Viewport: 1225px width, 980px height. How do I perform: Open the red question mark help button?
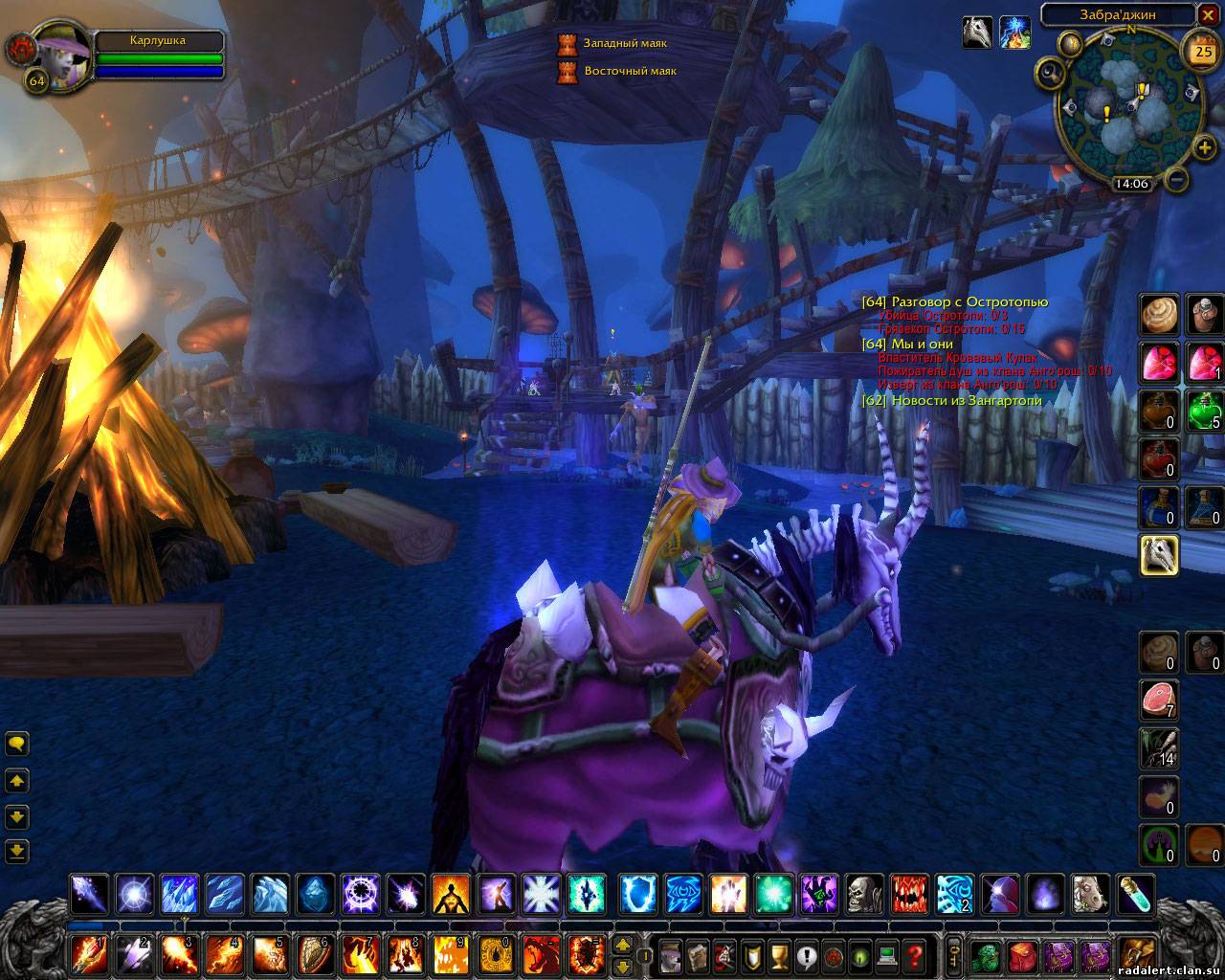915,954
